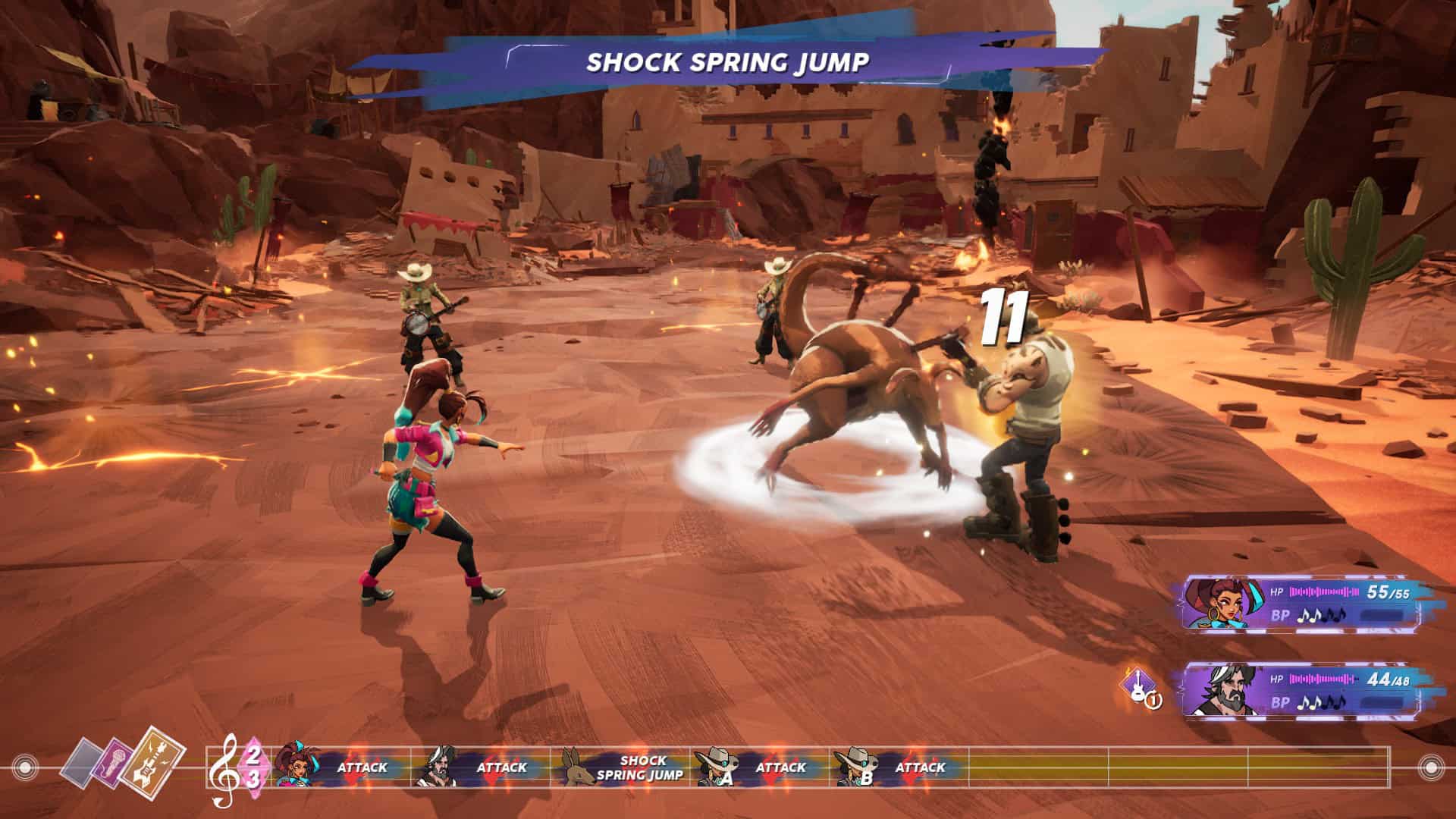Select cowboy B's ATTACK entry on the timeline
The image size is (1456, 819).
point(920,767)
